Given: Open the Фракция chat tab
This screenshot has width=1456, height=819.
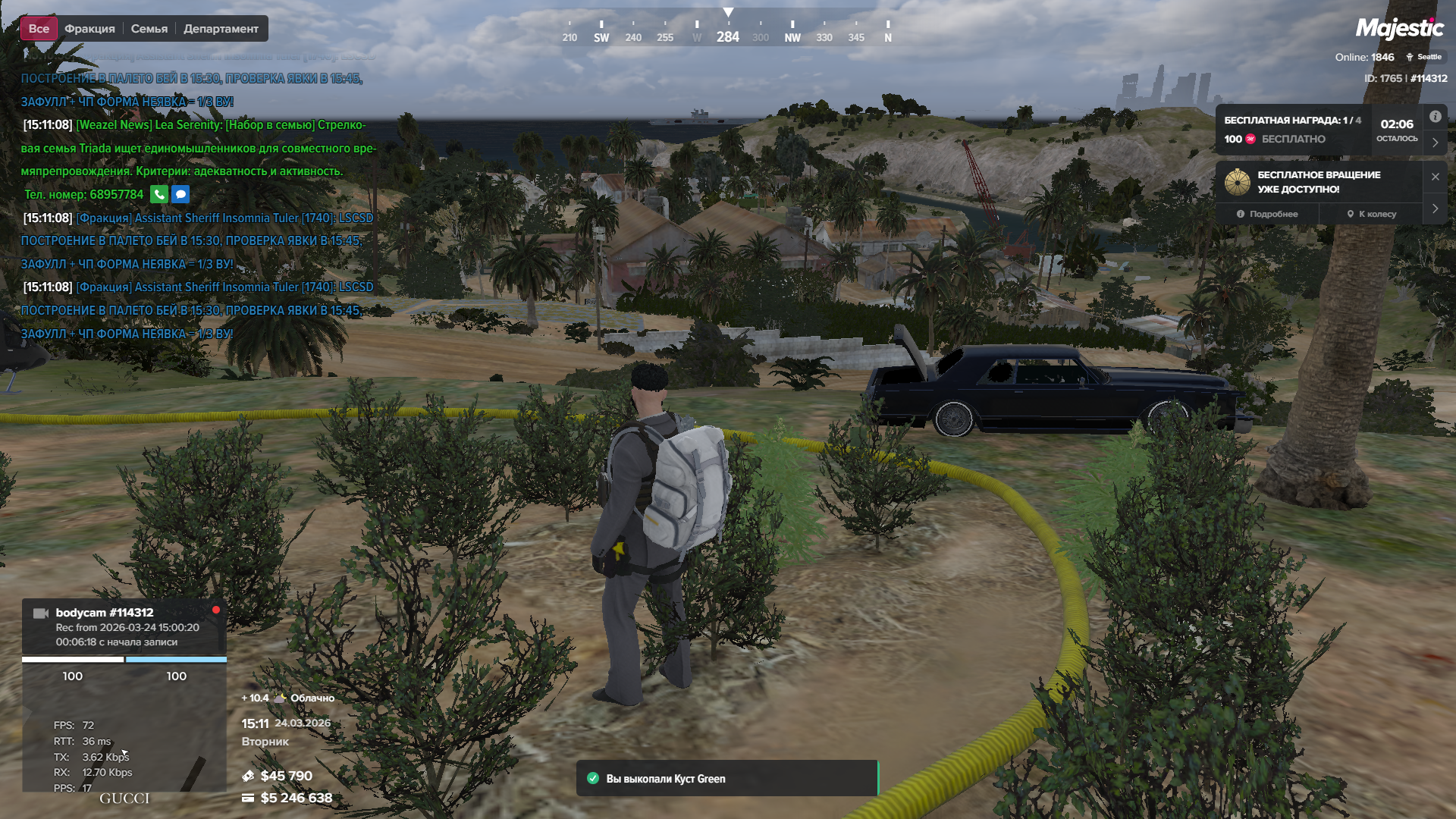Looking at the screenshot, I should [x=89, y=29].
